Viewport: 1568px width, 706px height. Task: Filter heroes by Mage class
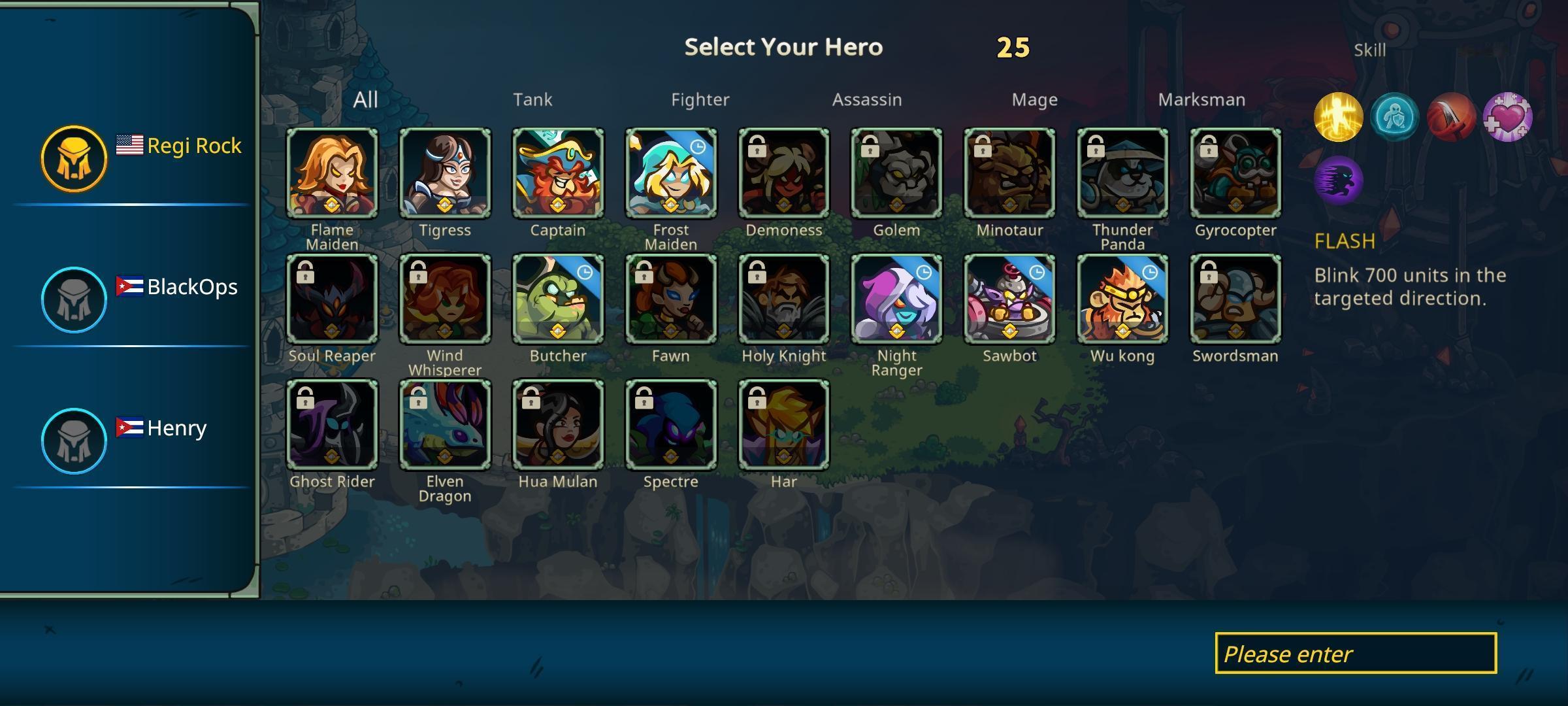(x=1034, y=99)
